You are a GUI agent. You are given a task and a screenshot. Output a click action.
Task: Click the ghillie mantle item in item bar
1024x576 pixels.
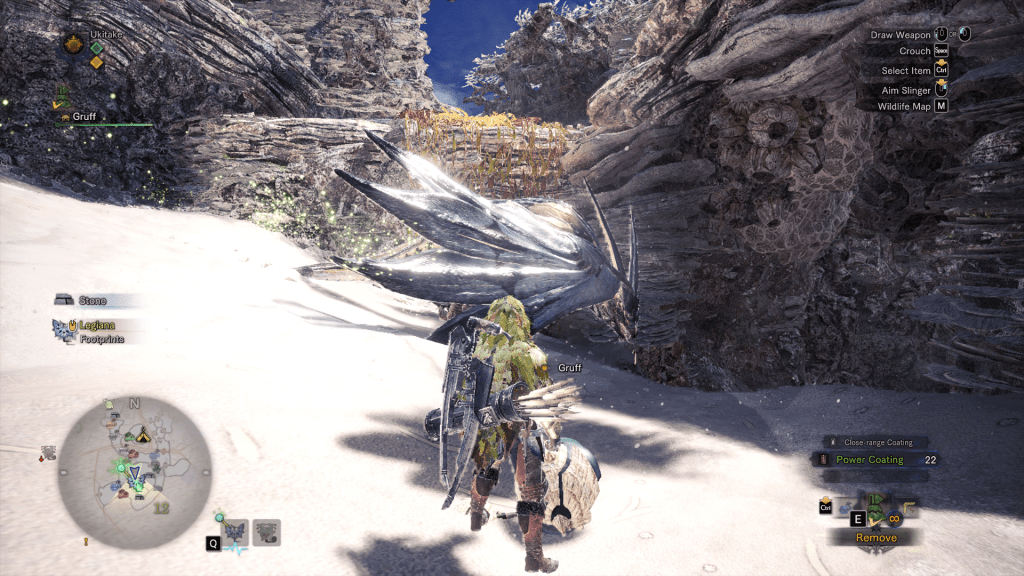pyautogui.click(x=877, y=503)
